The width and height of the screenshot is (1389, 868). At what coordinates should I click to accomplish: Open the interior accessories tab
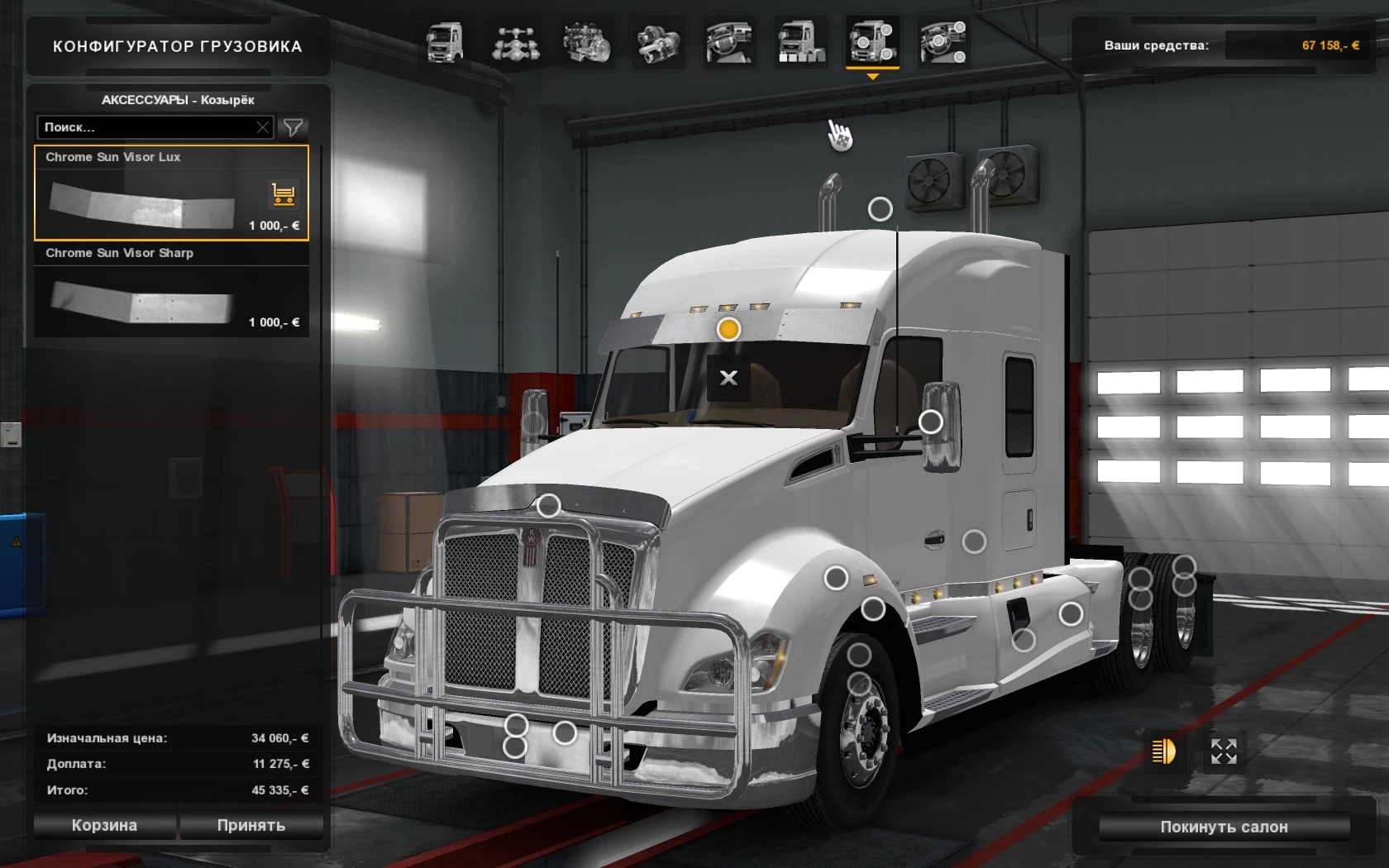[x=943, y=43]
